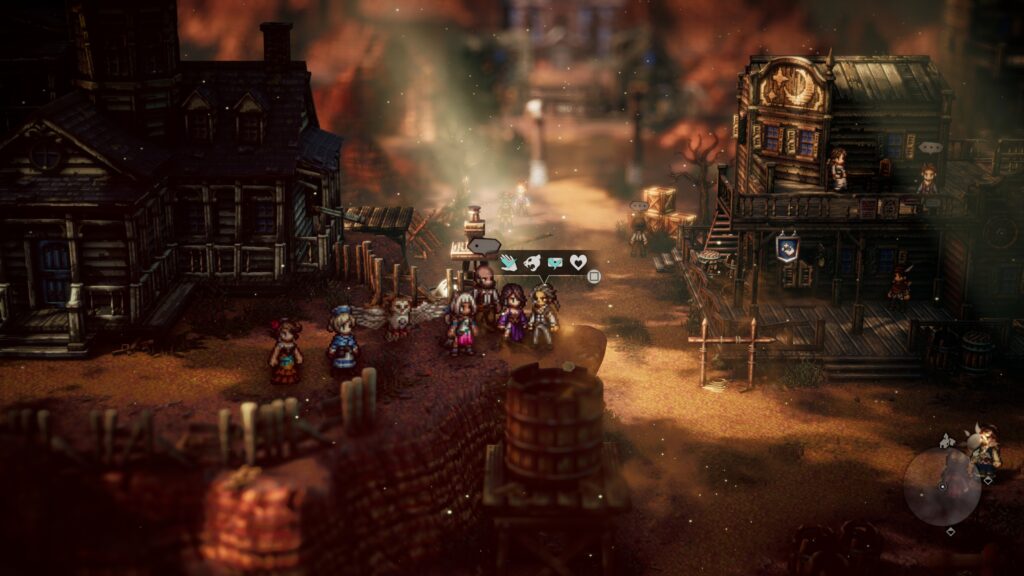This screenshot has height=576, width=1024.
Task: Select the heart path action icon
Action: coord(578,263)
